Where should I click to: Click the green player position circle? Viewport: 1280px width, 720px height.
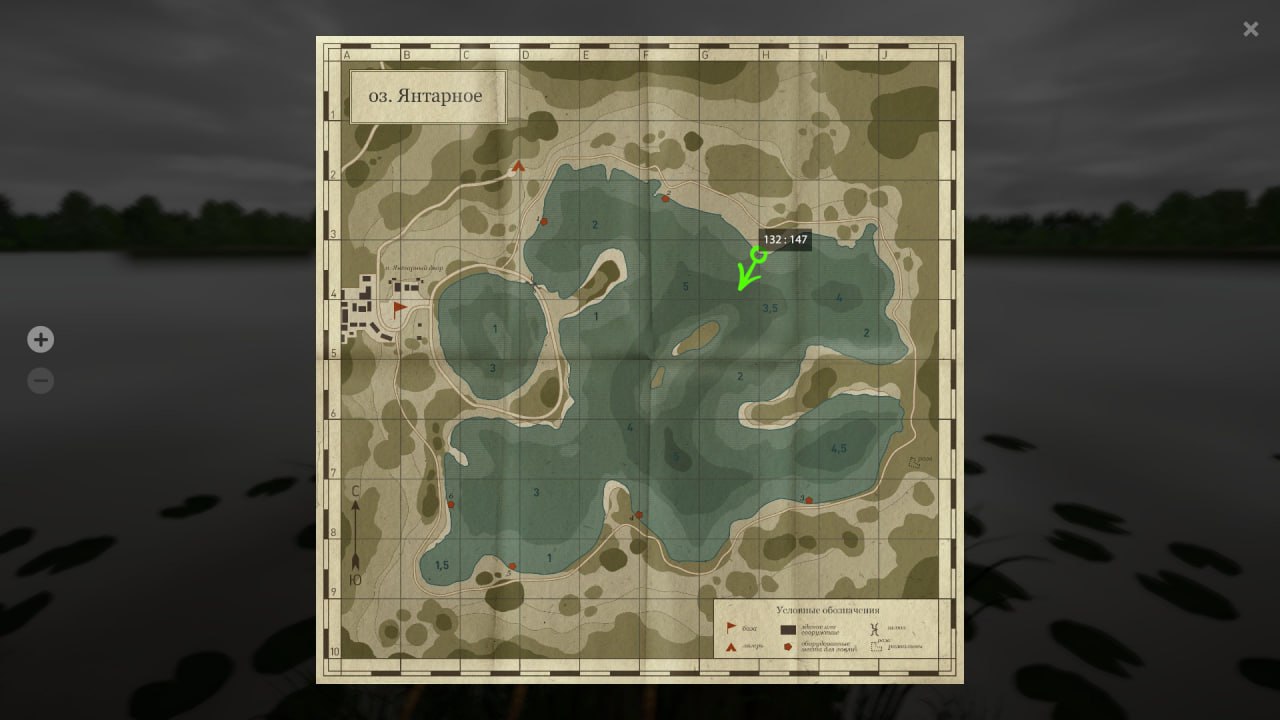click(759, 255)
